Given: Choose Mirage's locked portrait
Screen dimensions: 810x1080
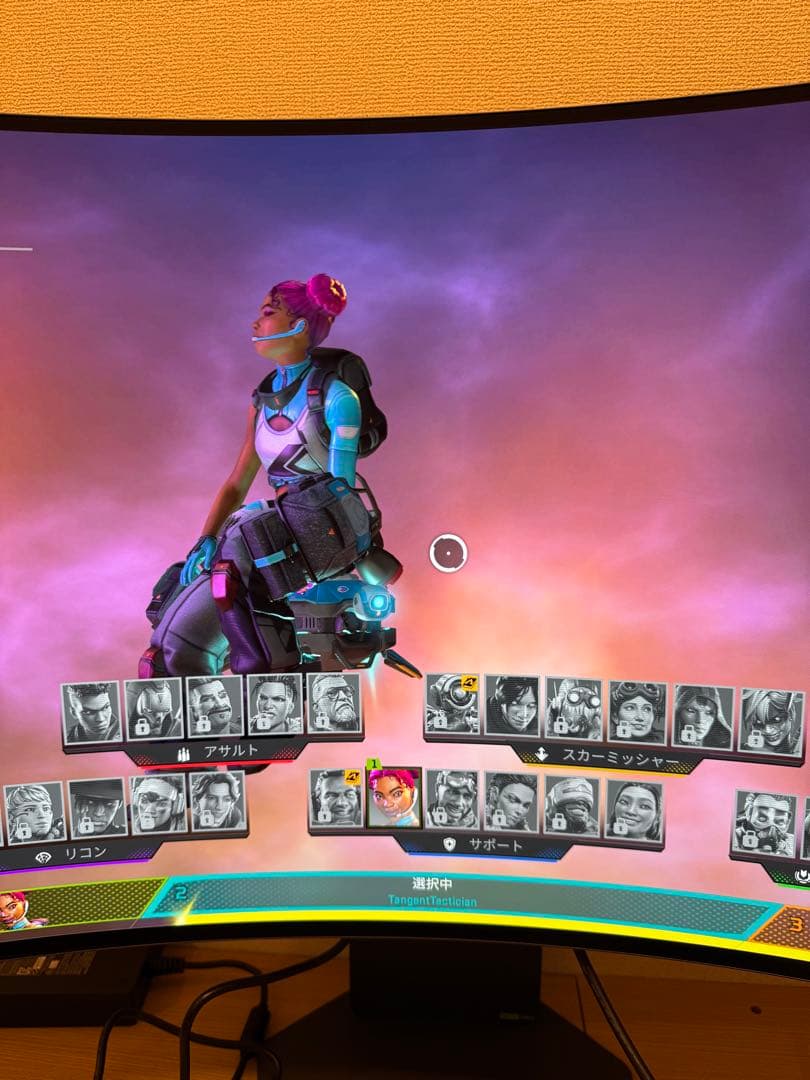Looking at the screenshot, I should tap(453, 799).
